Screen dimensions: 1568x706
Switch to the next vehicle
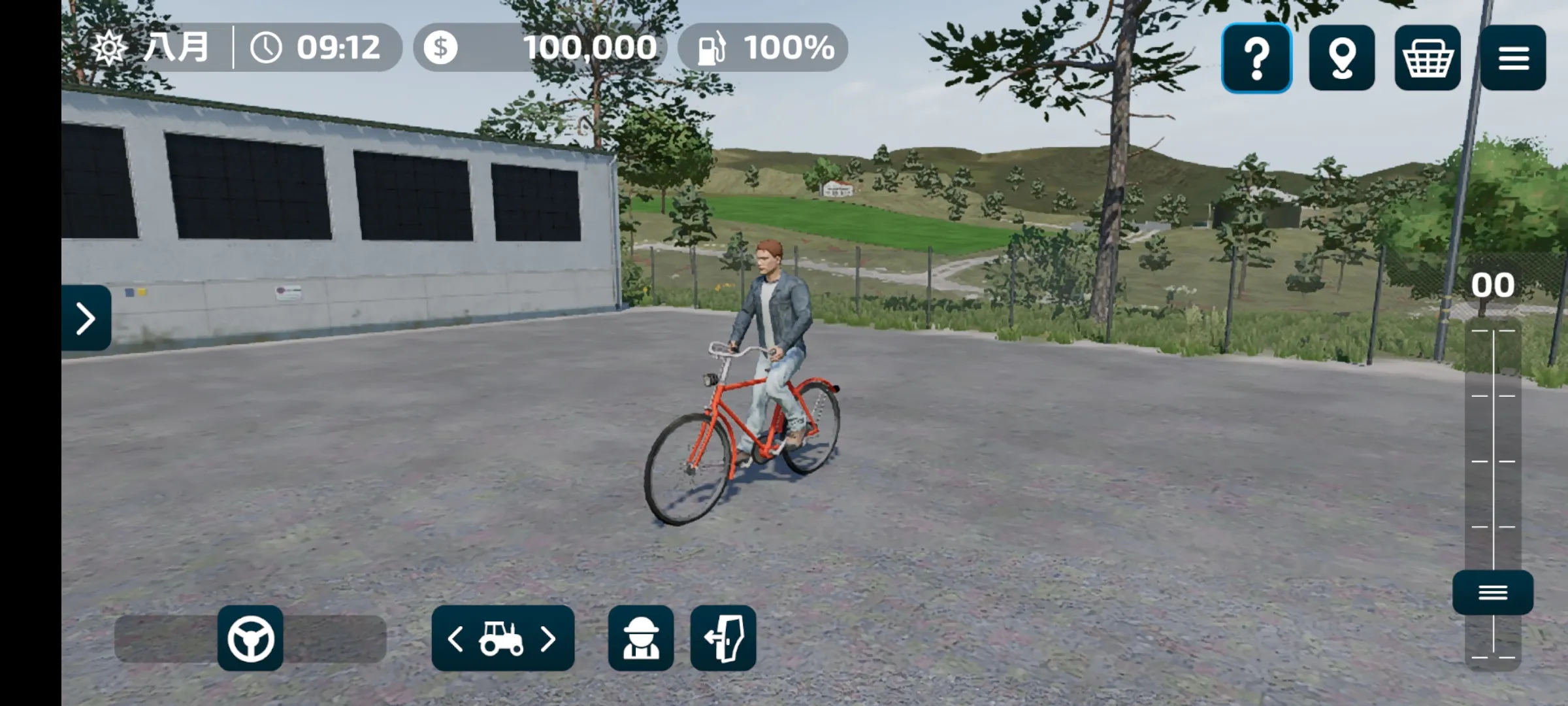pos(549,639)
